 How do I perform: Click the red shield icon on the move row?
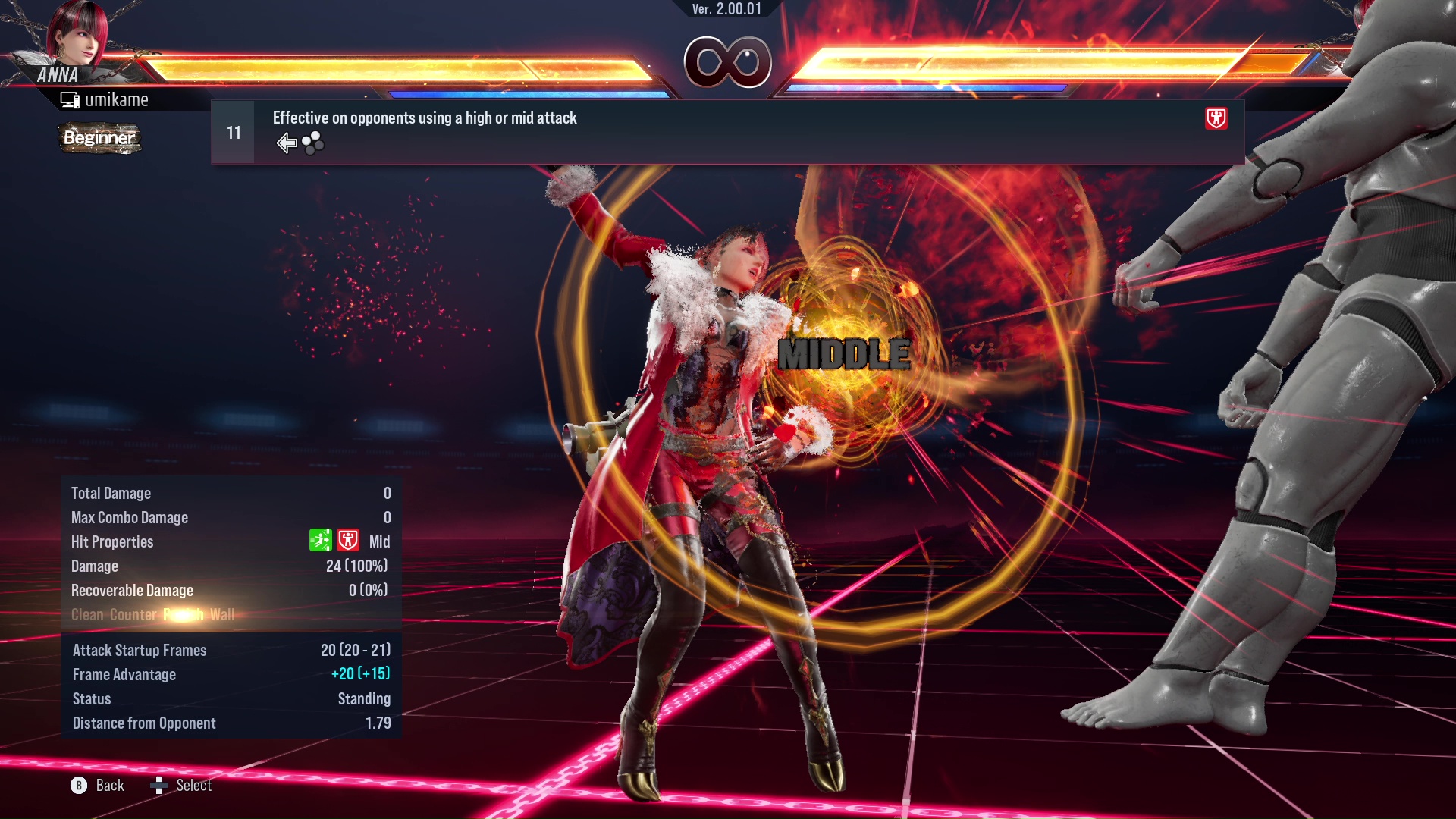pos(1216,118)
